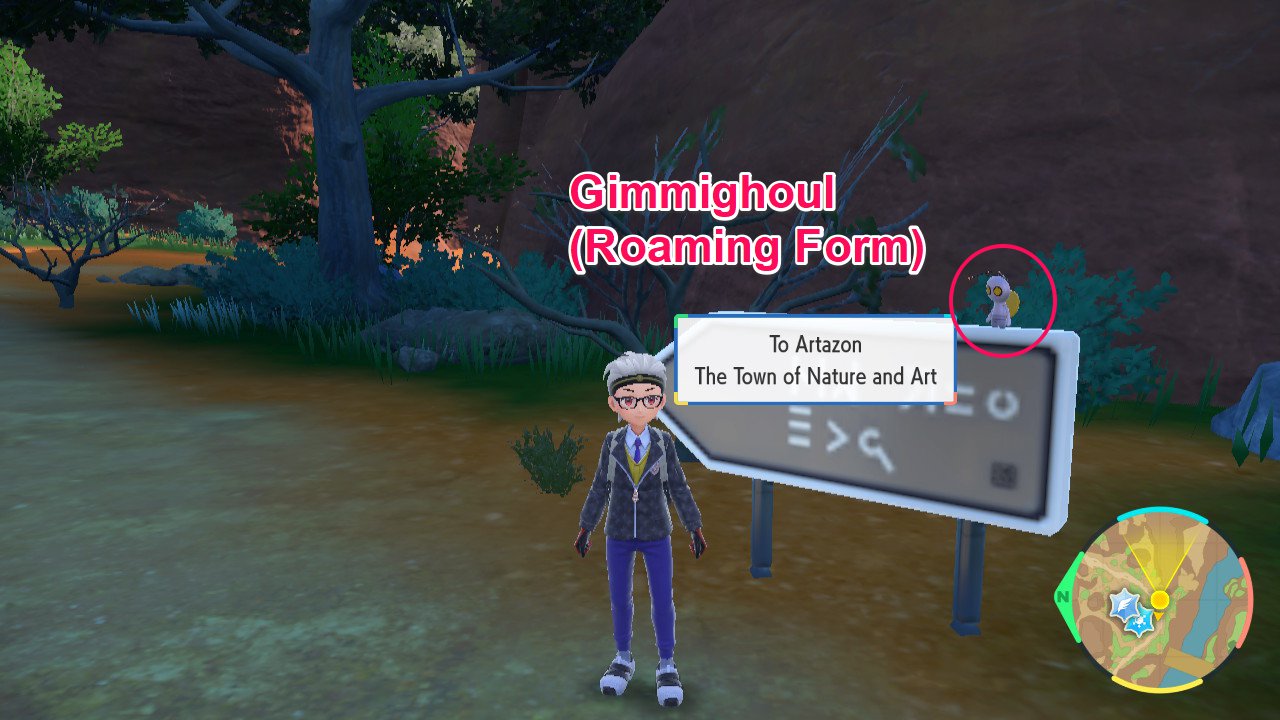Viewport: 1280px width, 720px height.
Task: Click the minimap circle in the corner
Action: [x=1160, y=600]
